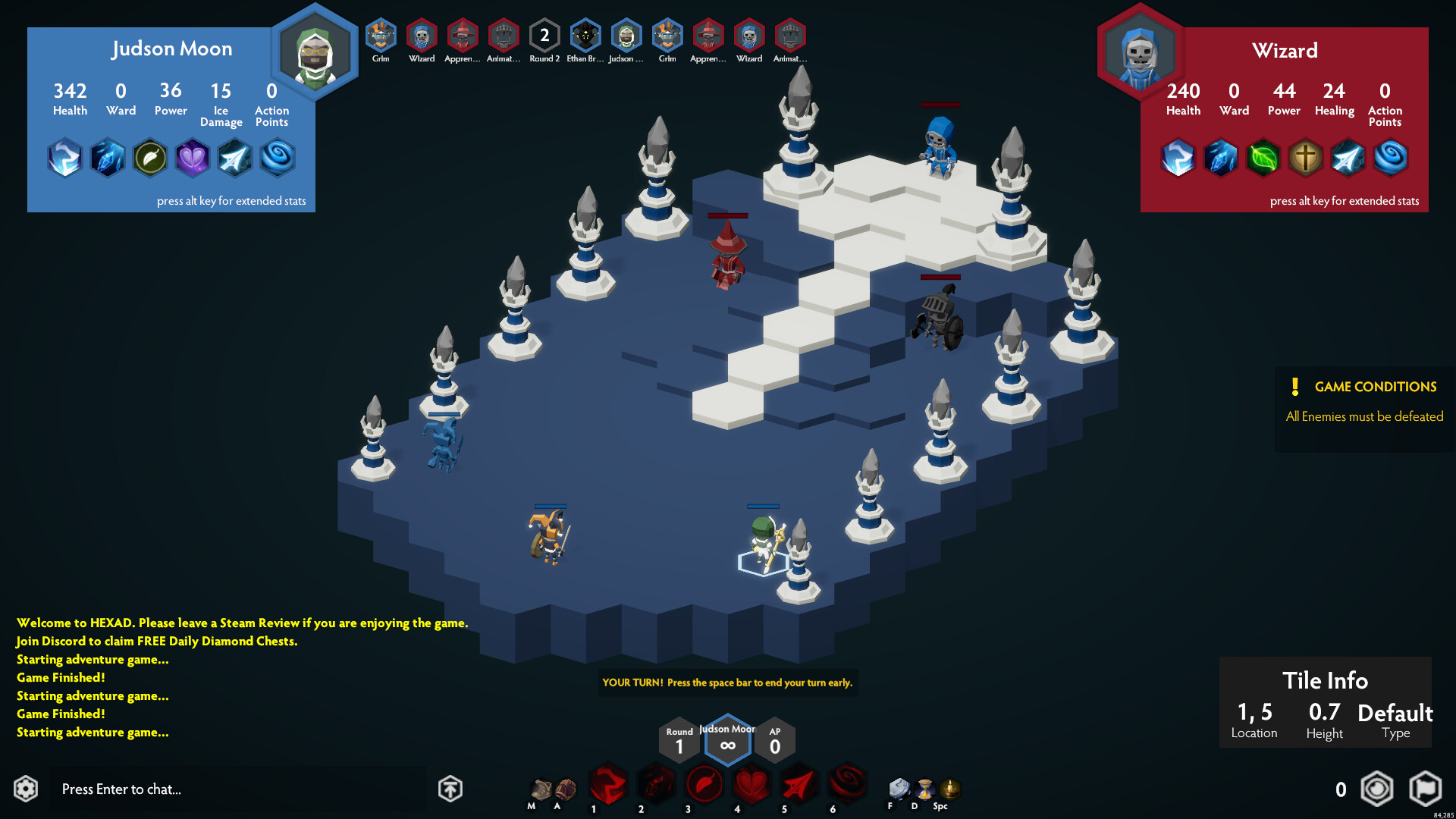1456x819 pixels.
Task: Select the Wizard's golden cross healing icon
Action: coord(1306,158)
